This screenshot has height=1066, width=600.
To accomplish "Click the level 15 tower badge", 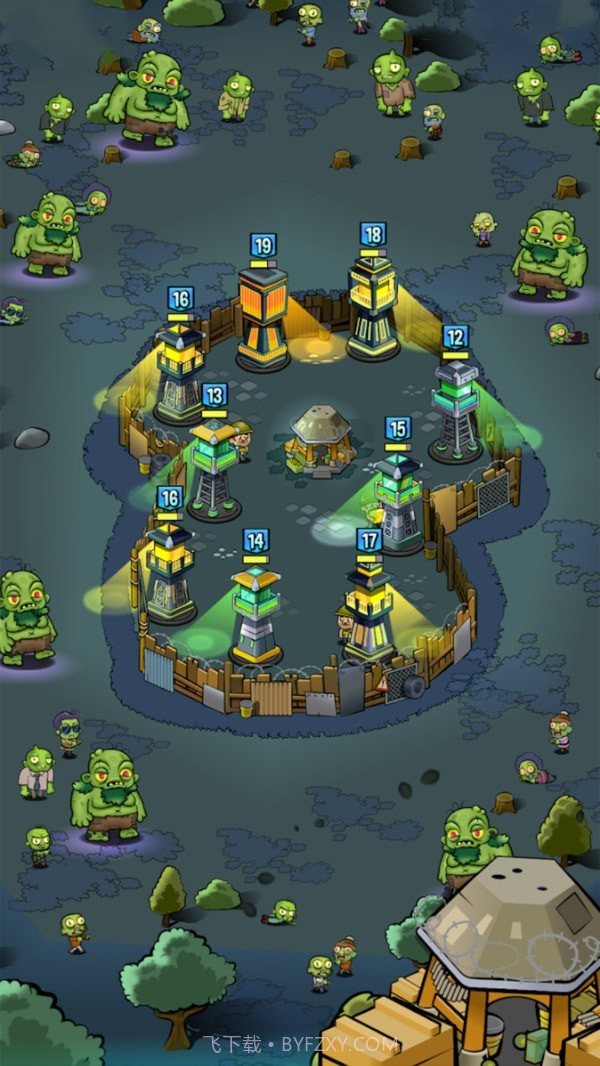I will pos(398,429).
